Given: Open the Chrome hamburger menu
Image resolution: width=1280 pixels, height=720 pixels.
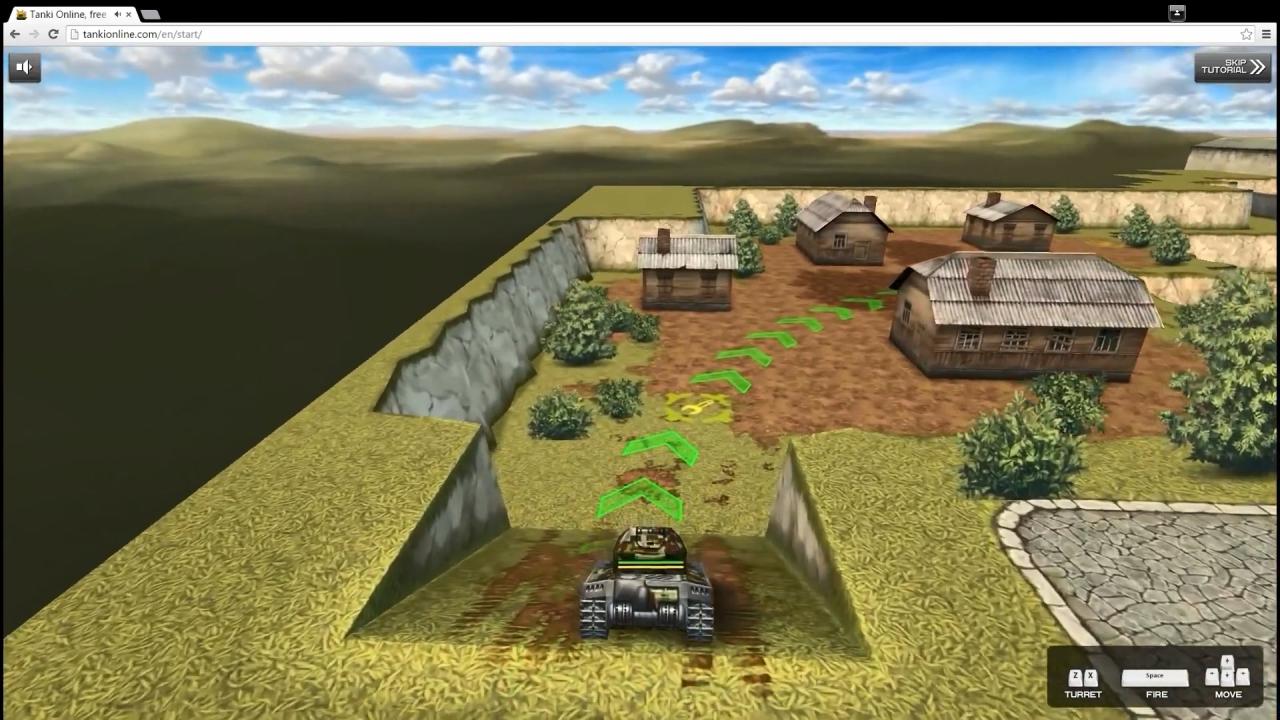Looking at the screenshot, I should 1267,33.
